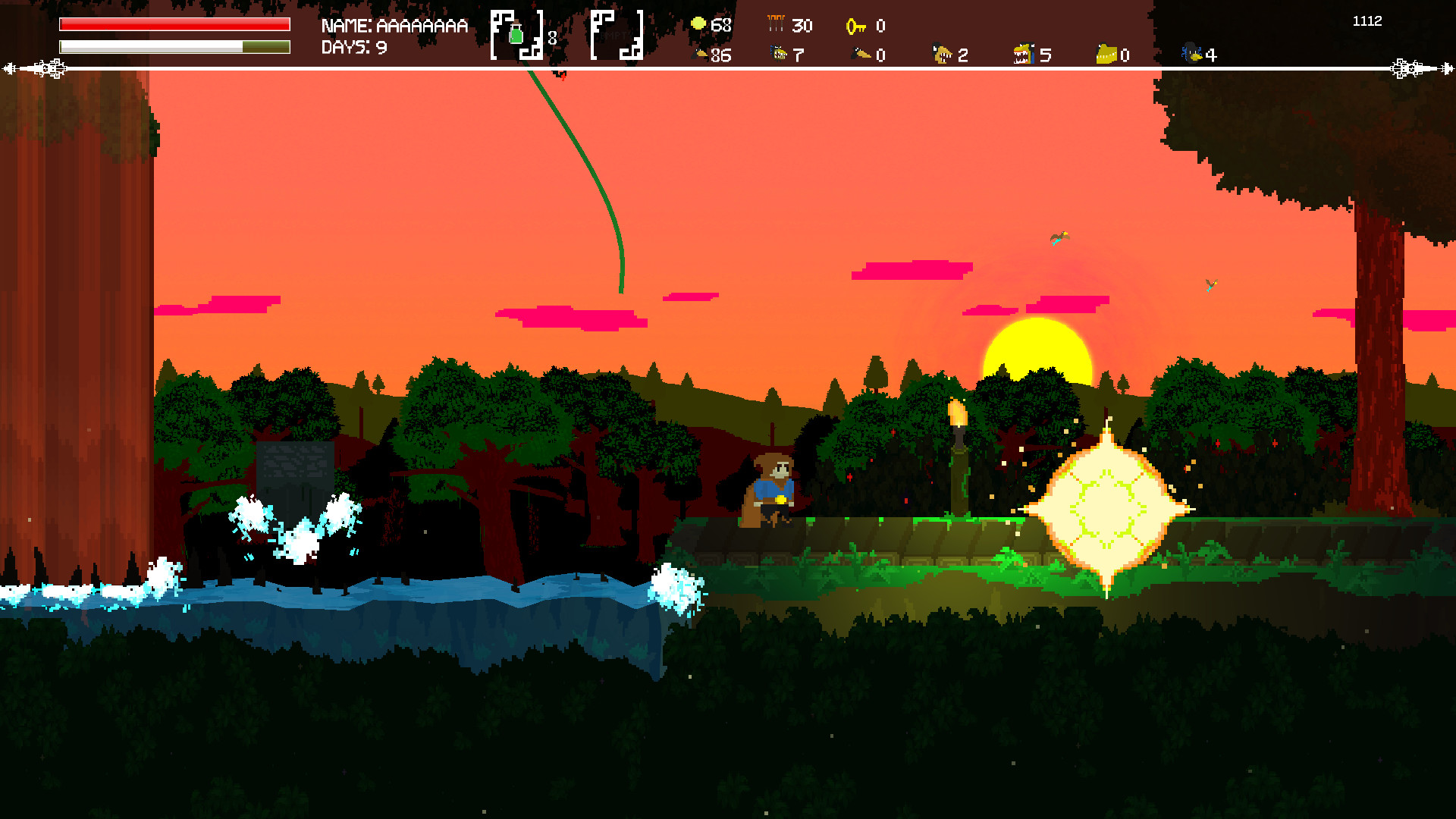
Task: Click the coin currency icon
Action: tap(699, 24)
